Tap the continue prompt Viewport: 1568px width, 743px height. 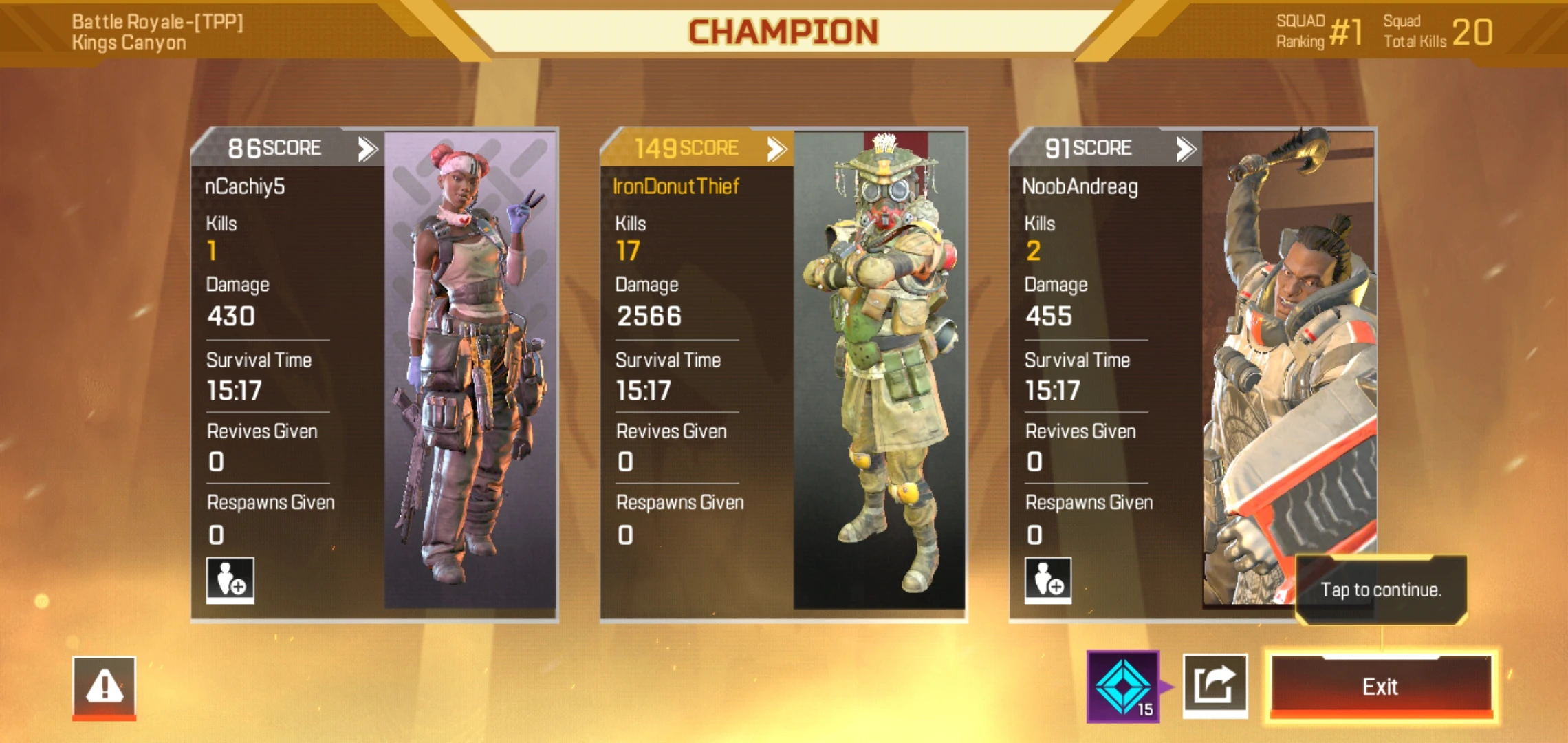[x=1382, y=590]
